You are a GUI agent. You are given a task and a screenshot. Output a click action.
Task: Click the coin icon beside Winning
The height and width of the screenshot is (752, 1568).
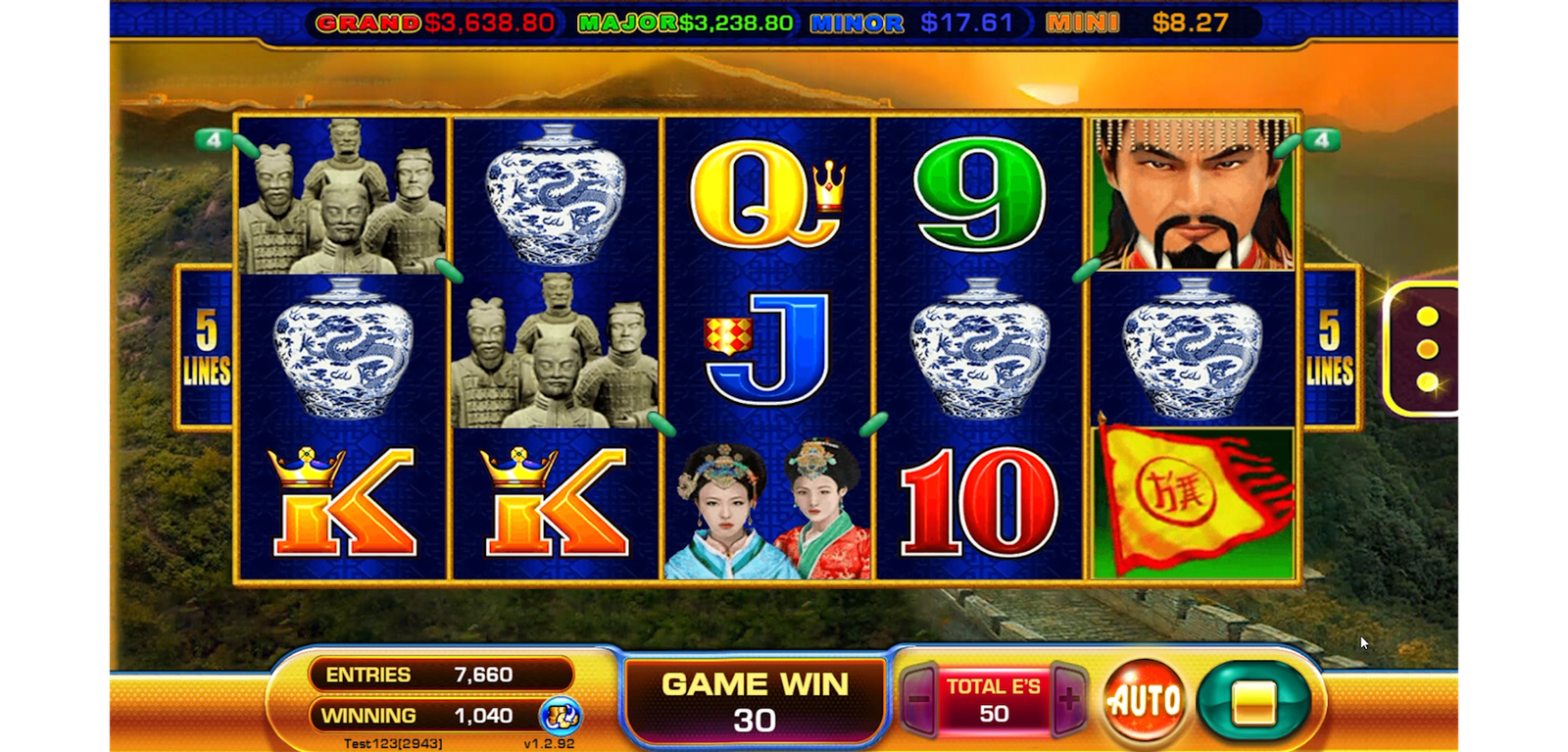561,717
